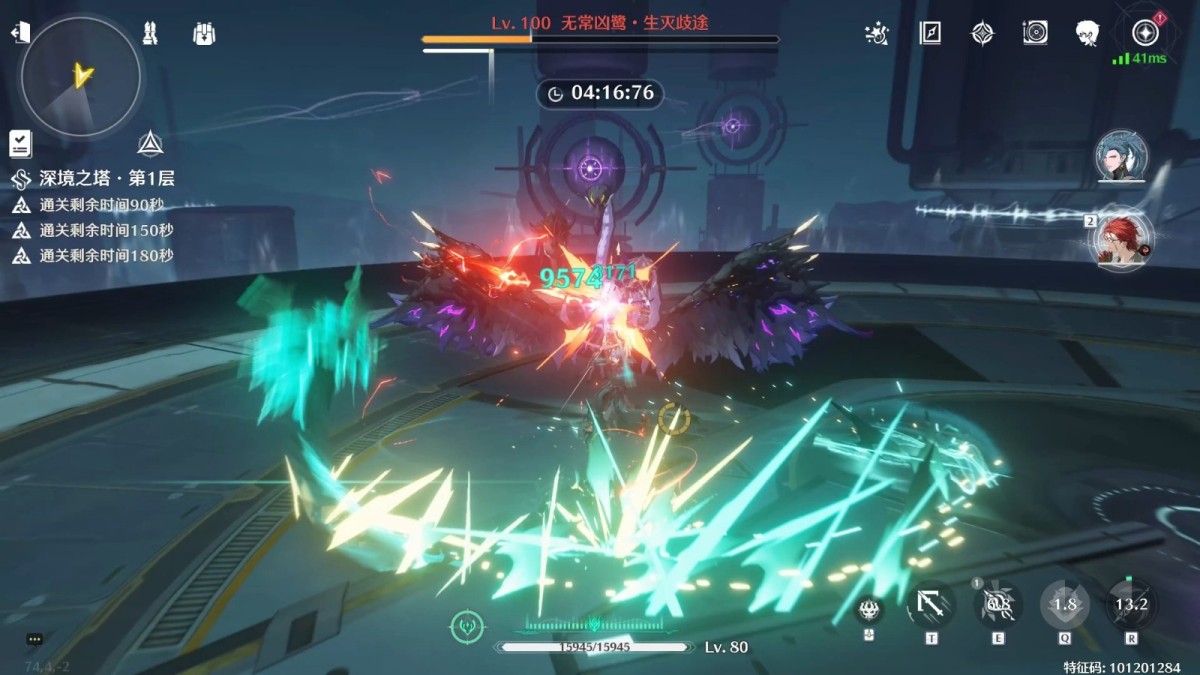Open the four-pointed star convene icon
Viewport: 1200px width, 675px height.
(983, 34)
